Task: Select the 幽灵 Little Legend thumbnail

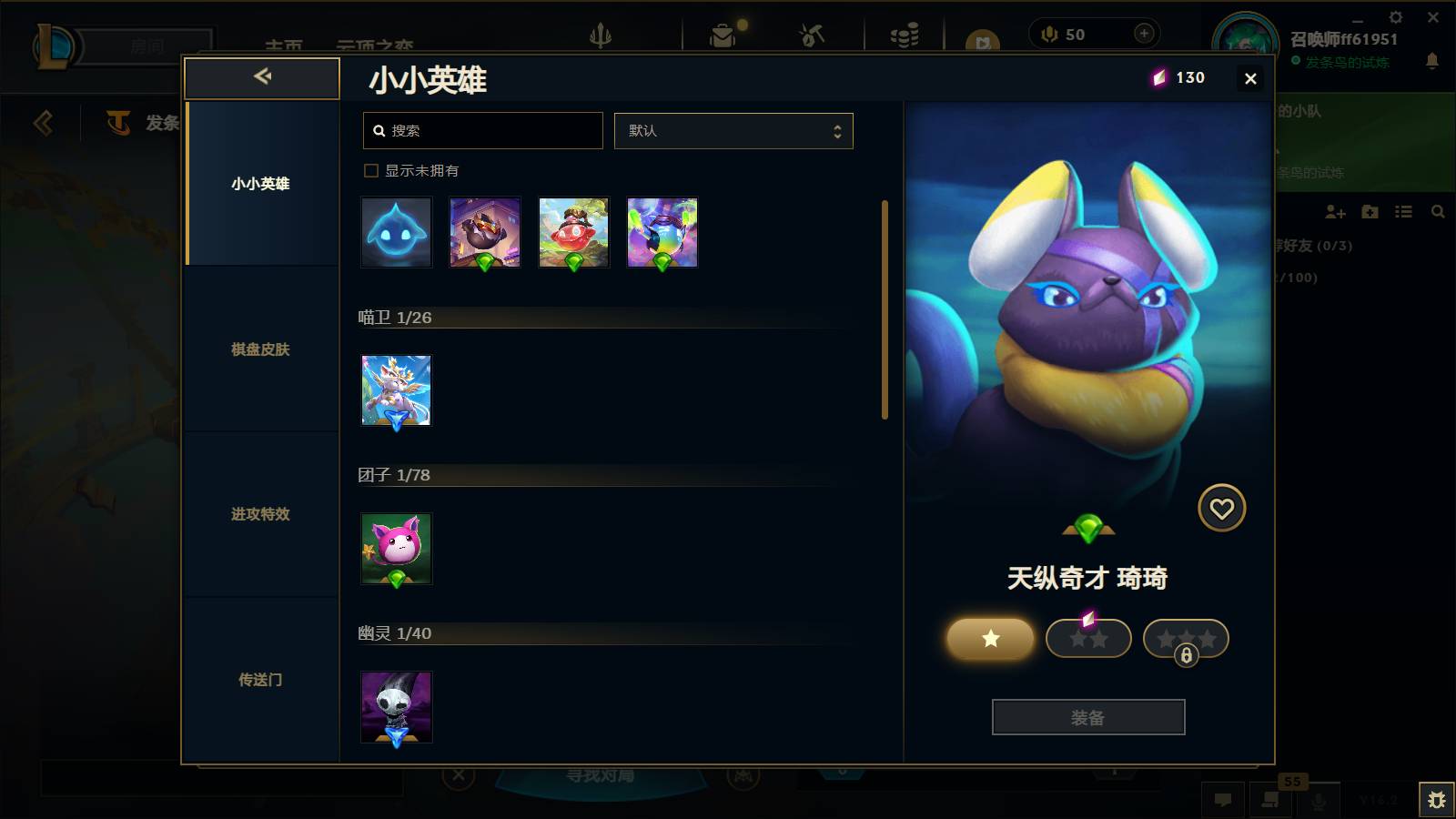Action: [396, 708]
